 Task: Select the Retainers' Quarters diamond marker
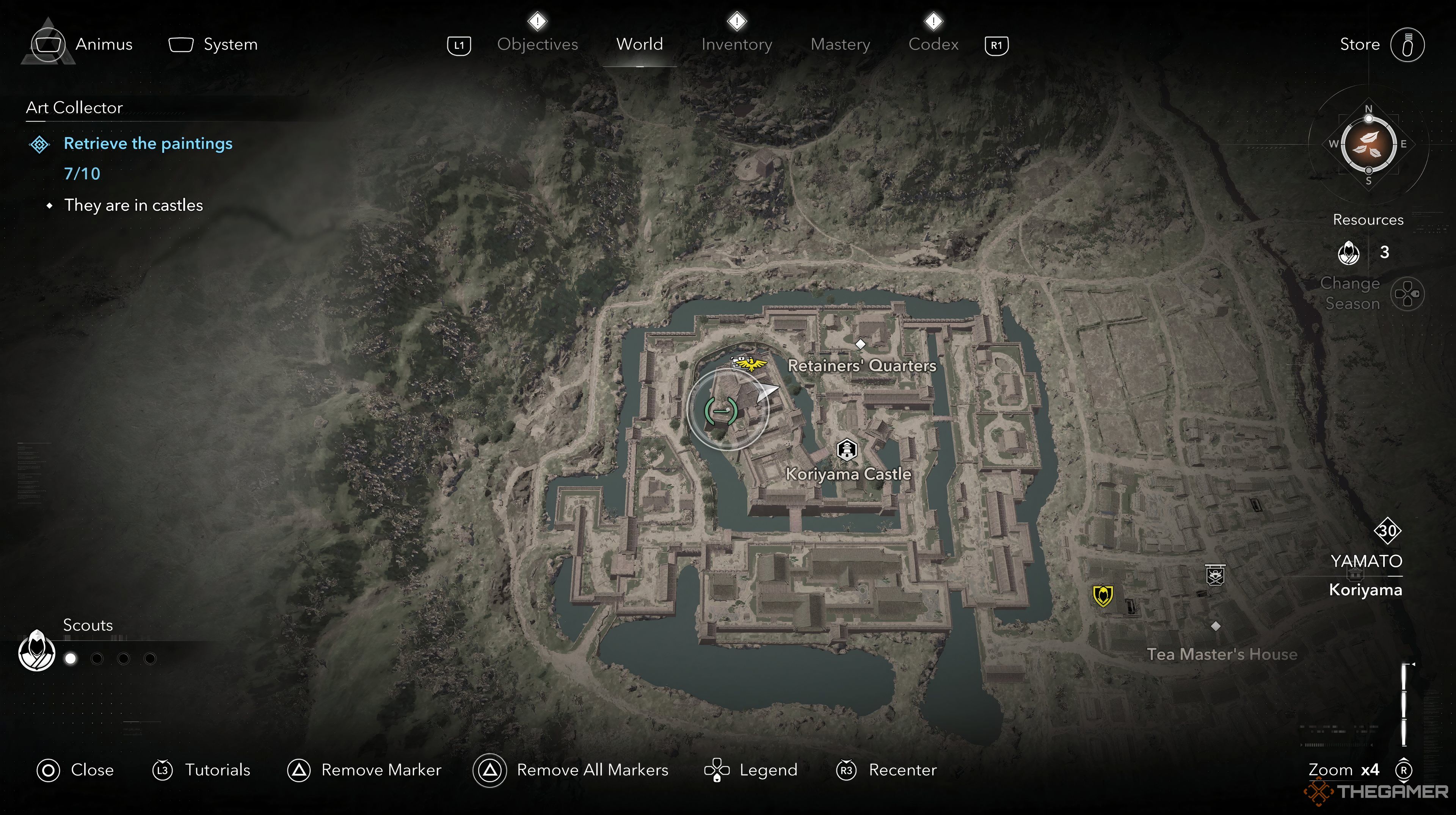pyautogui.click(x=860, y=344)
